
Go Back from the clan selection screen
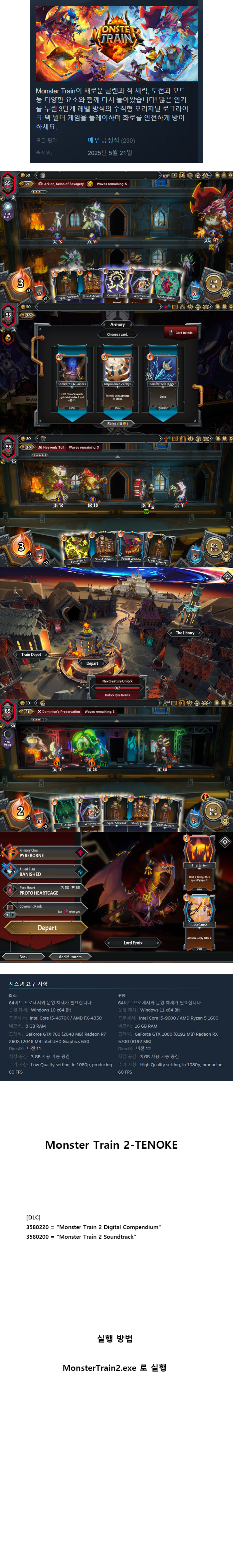click(x=23, y=957)
